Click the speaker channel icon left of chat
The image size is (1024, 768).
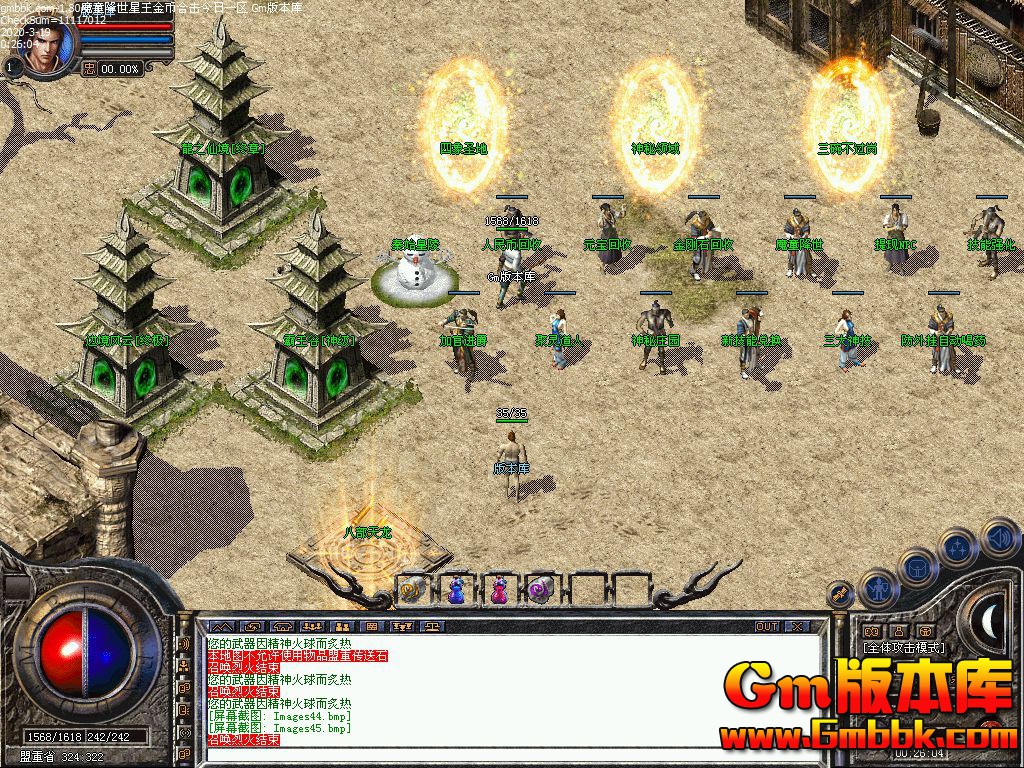click(x=184, y=643)
